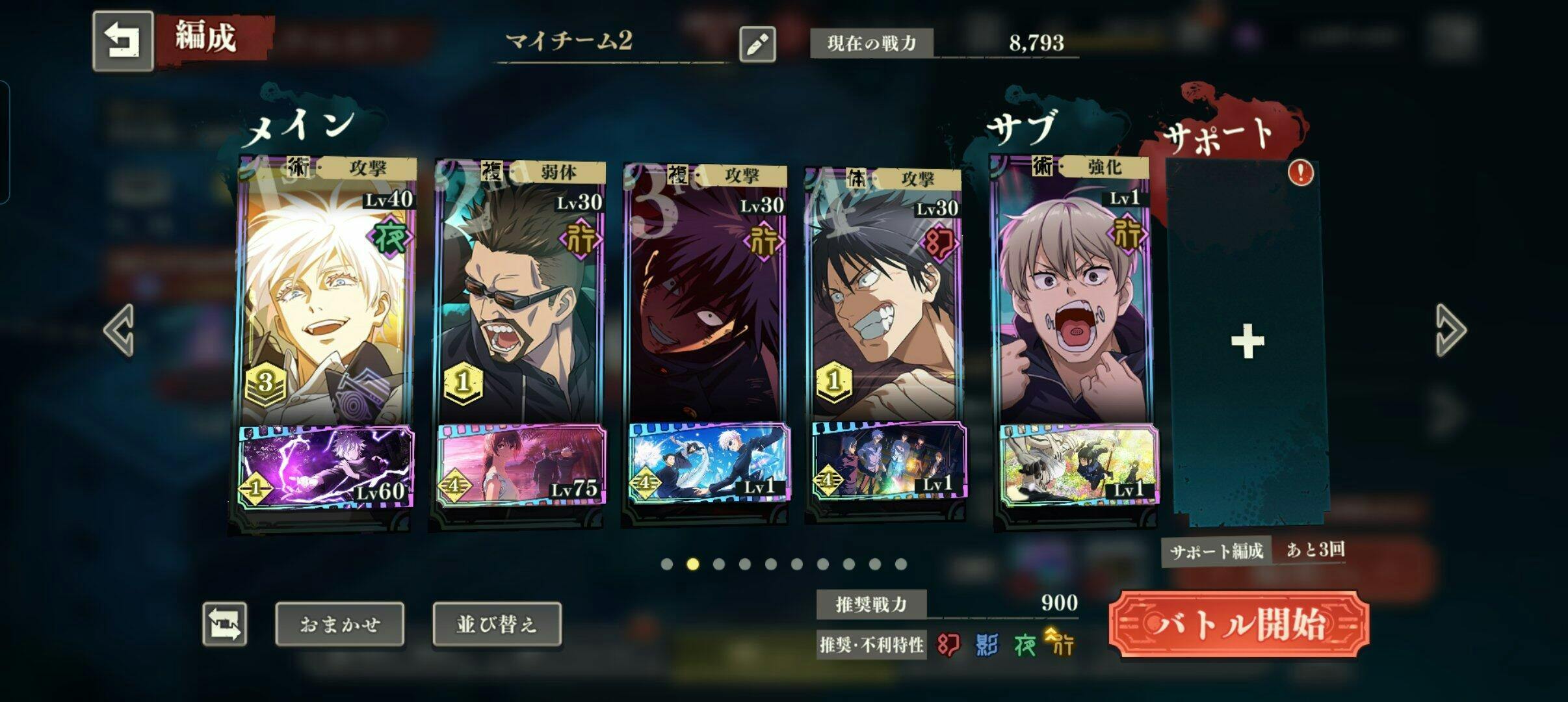The height and width of the screenshot is (702, 1568).
Task: Select the black-haired gritting-teeth Lv30 character
Action: (884, 299)
